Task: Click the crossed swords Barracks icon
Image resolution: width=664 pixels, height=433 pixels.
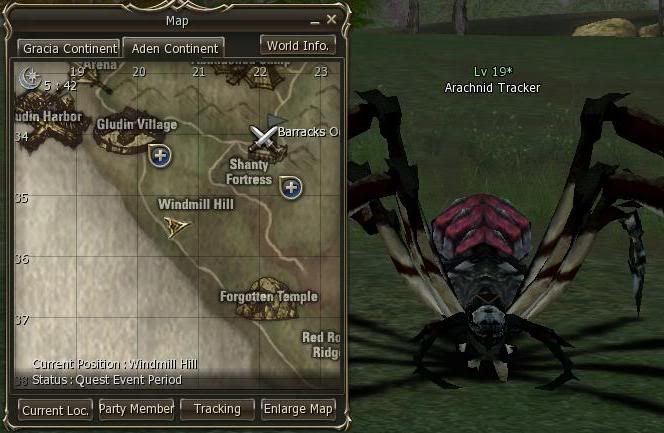Action: tap(264, 134)
